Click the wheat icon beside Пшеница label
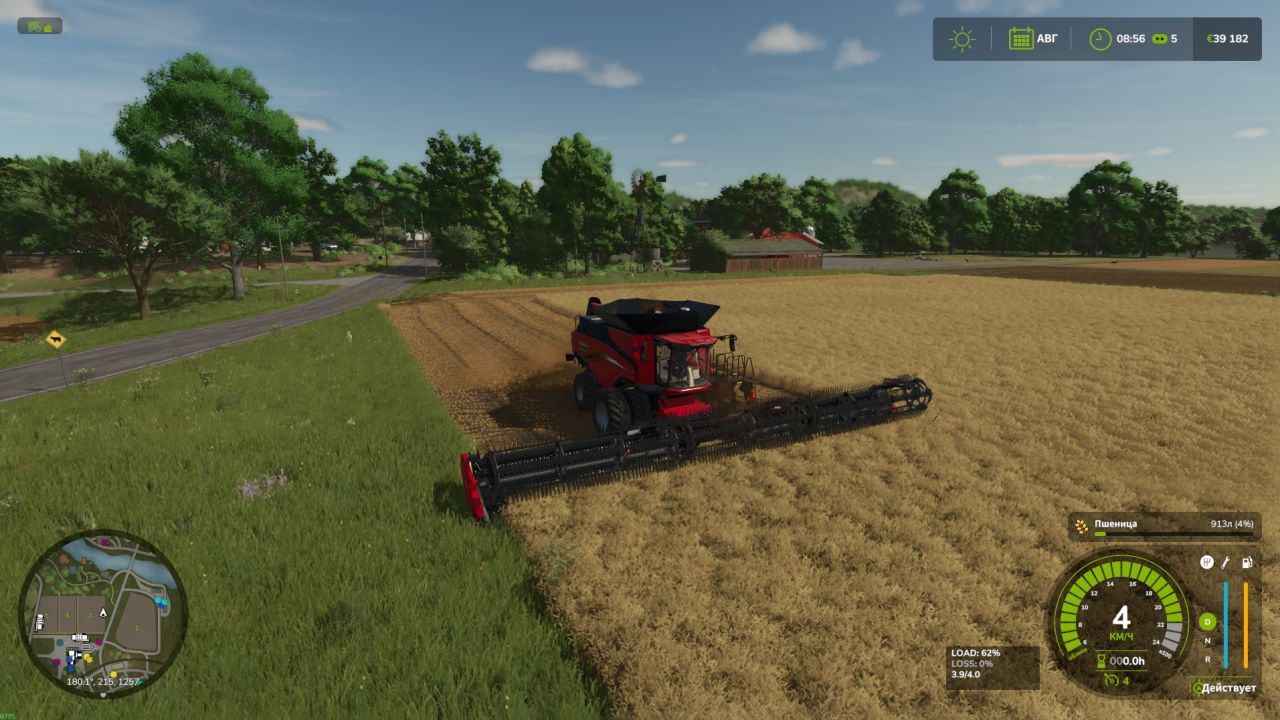This screenshot has height=720, width=1280. [1080, 525]
